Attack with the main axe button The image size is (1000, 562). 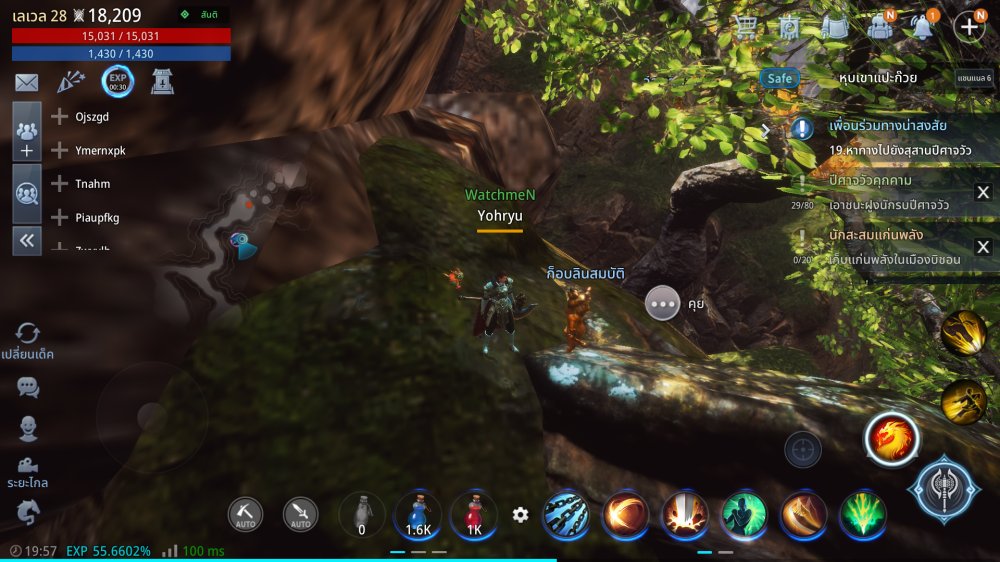click(942, 489)
